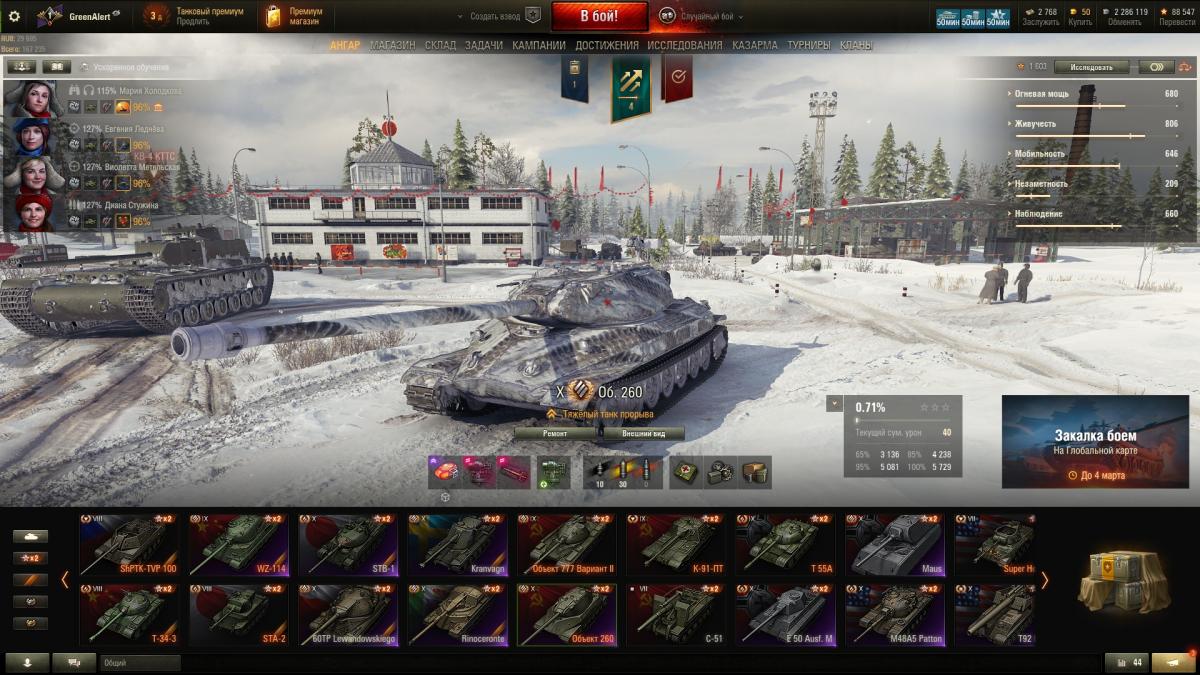Click the Ремонт button

555,433
